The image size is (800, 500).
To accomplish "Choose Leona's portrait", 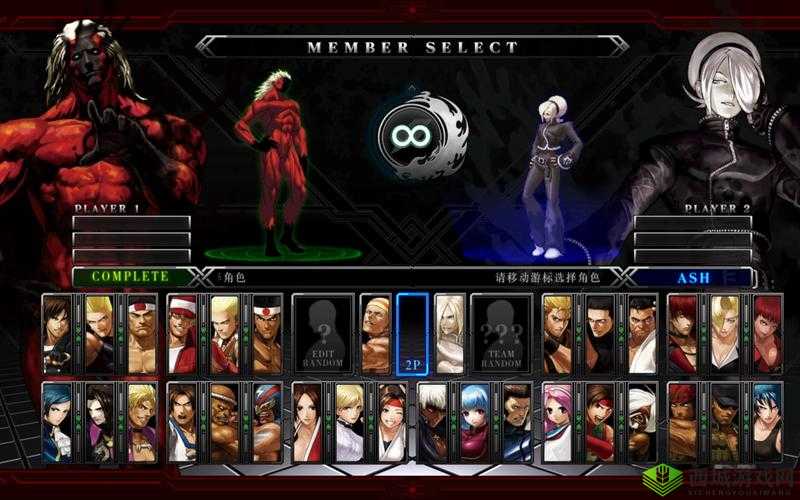I will [x=767, y=421].
